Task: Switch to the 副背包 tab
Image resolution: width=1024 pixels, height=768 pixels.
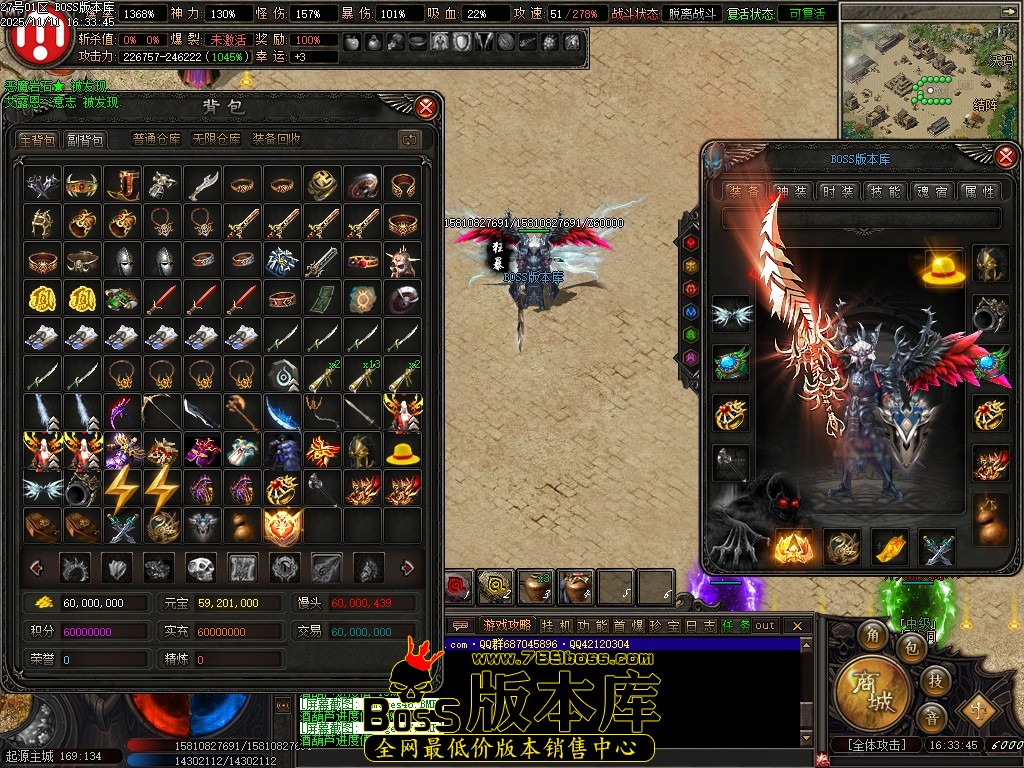Action: pos(85,140)
